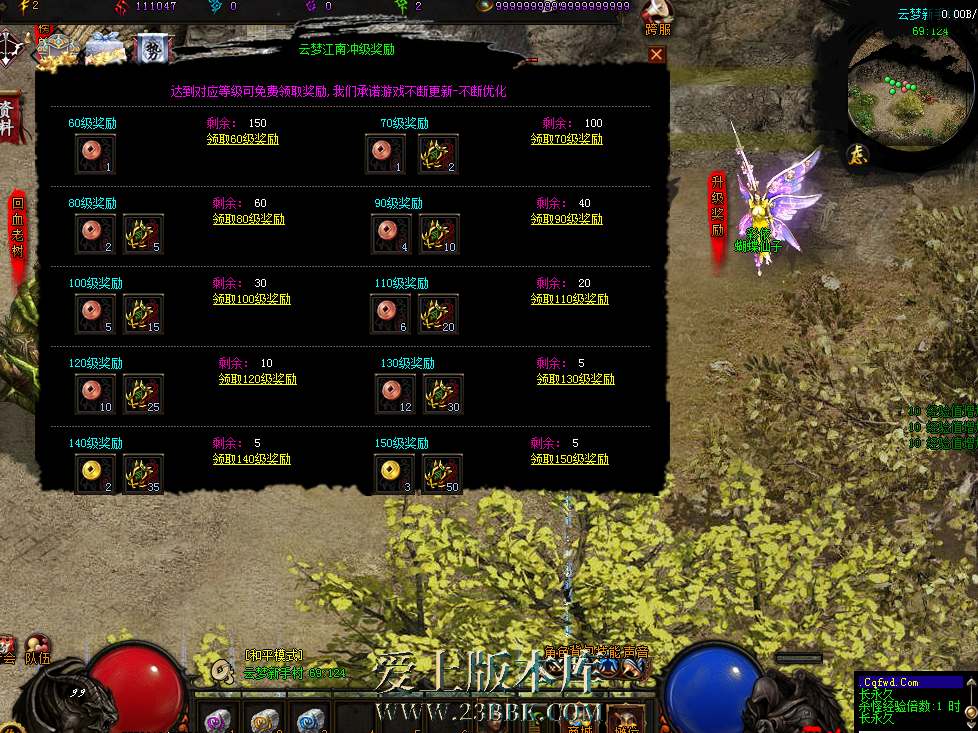Claim the level 150 reward link
This screenshot has width=978, height=733.
[572, 459]
